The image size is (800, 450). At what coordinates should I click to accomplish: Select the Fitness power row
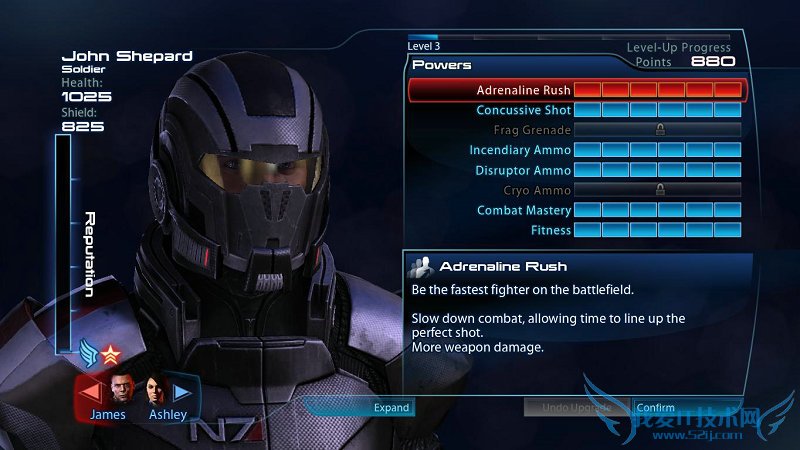tap(575, 230)
